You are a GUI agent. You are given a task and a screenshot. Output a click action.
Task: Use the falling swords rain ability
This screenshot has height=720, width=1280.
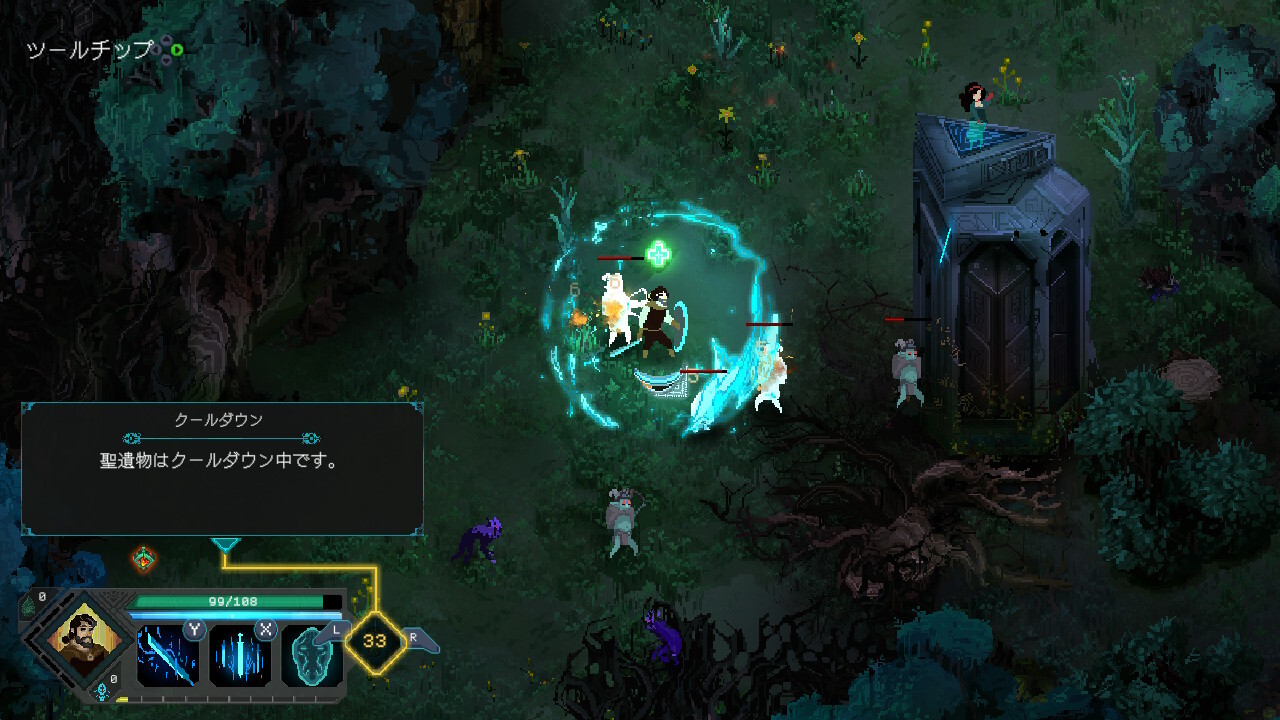click(x=239, y=655)
